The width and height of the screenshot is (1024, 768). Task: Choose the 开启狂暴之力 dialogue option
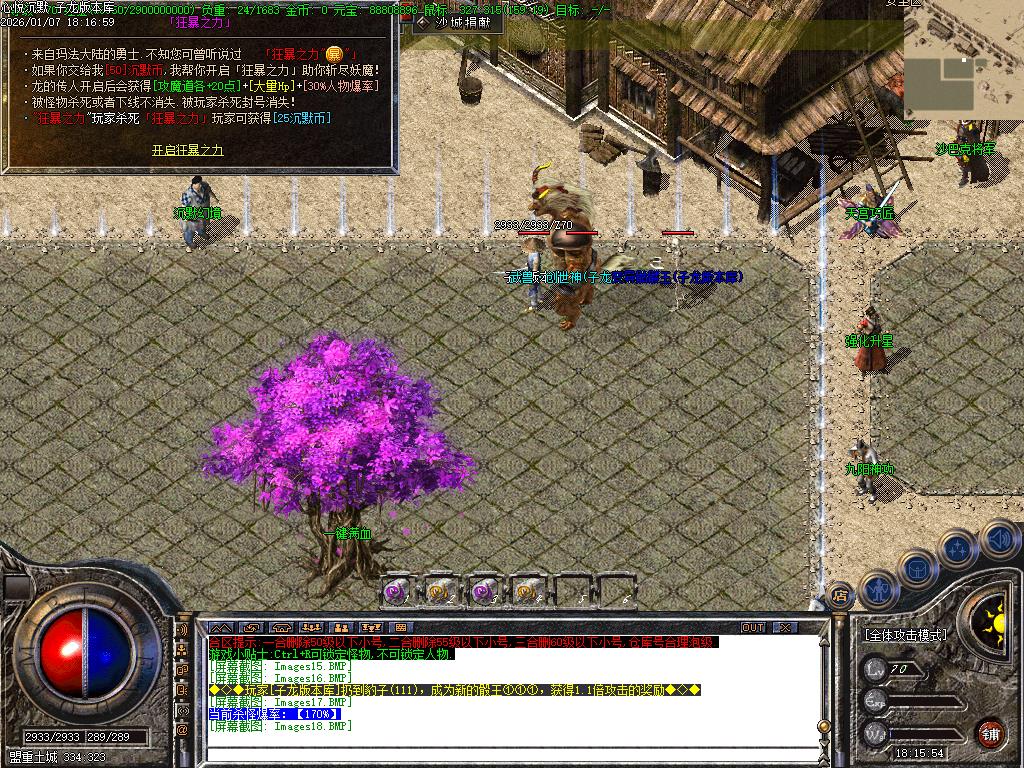[187, 150]
